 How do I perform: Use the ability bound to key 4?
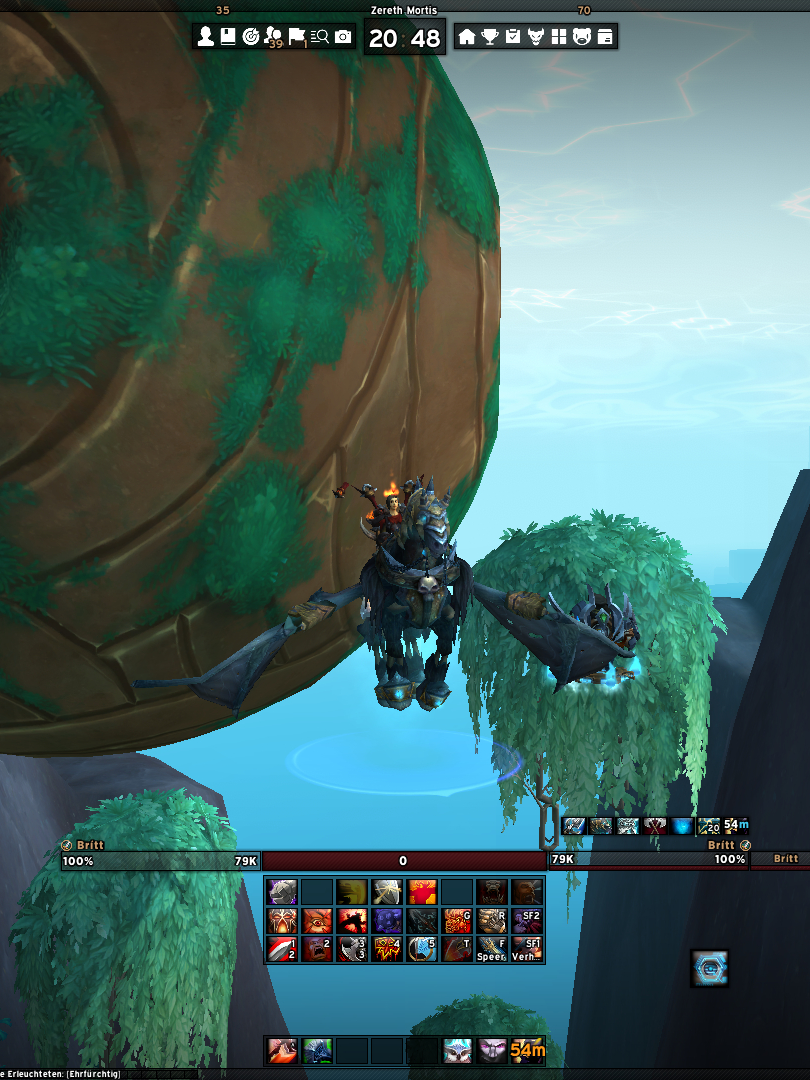point(386,948)
